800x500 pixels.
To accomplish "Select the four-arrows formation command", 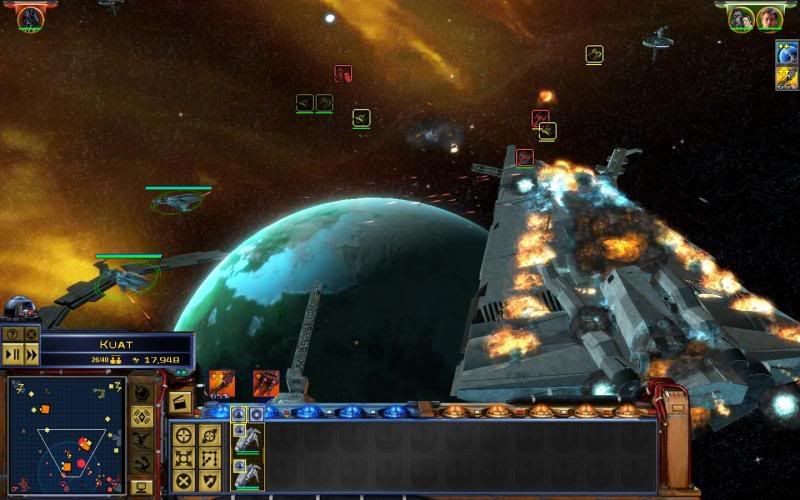I will (184, 457).
